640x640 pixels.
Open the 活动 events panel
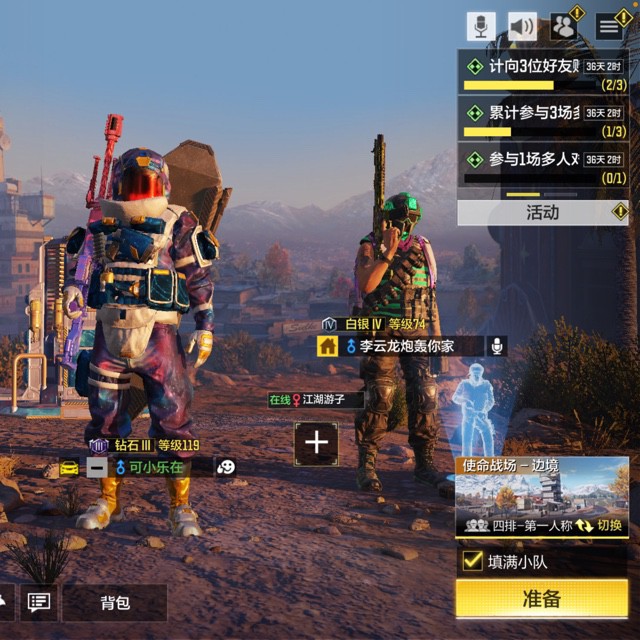click(x=542, y=212)
